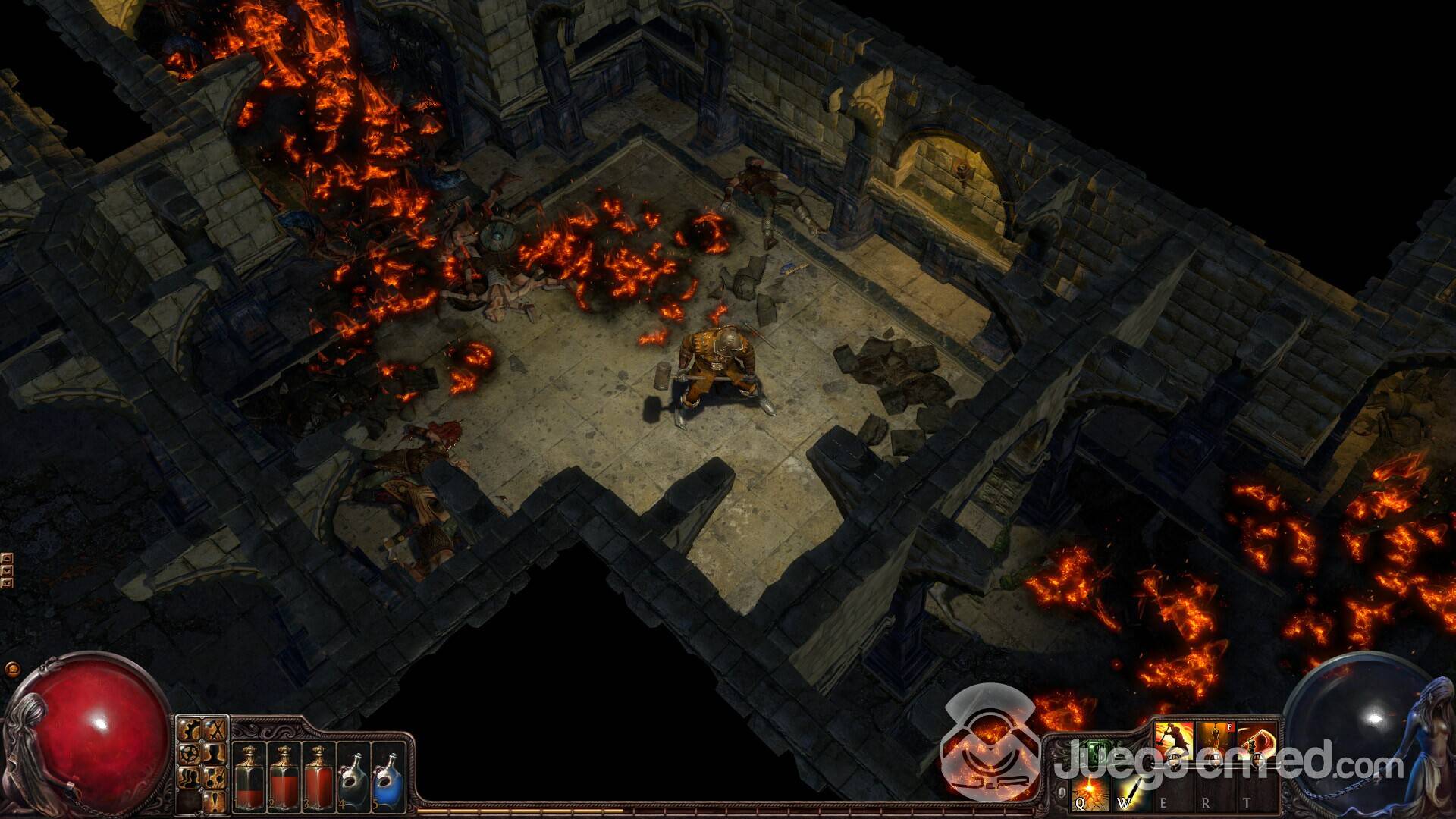
Task: Open the character silhouette panel button
Action: (216, 755)
